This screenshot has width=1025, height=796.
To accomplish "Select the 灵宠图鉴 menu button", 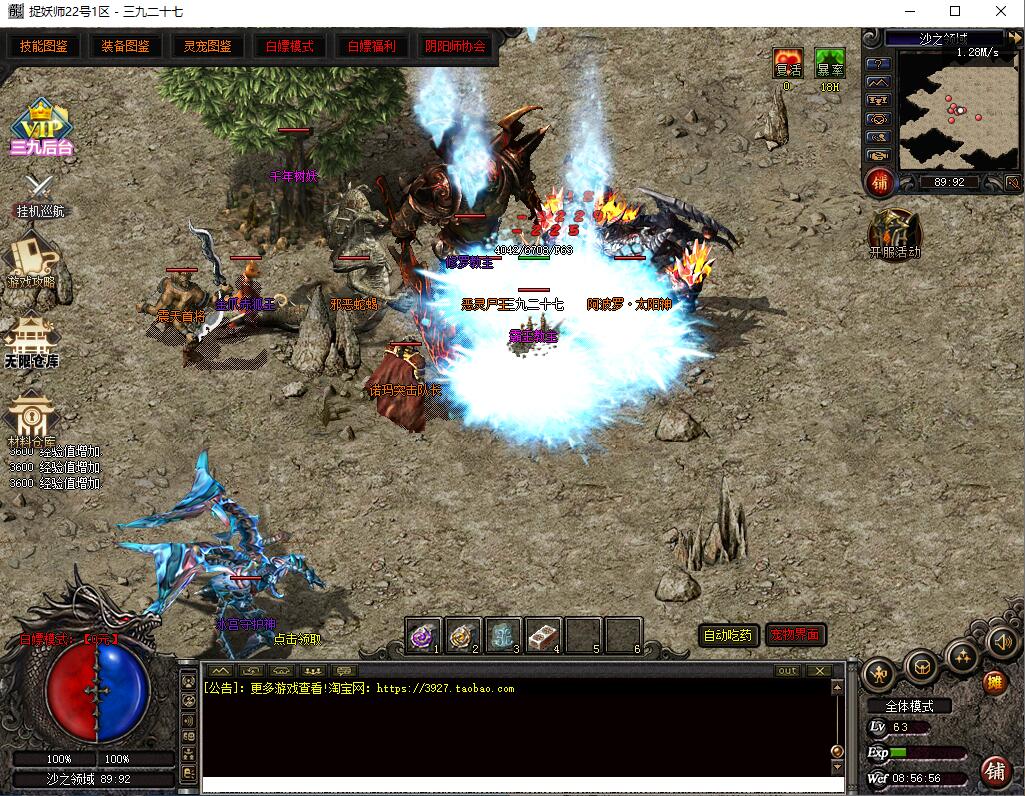I will tap(207, 46).
